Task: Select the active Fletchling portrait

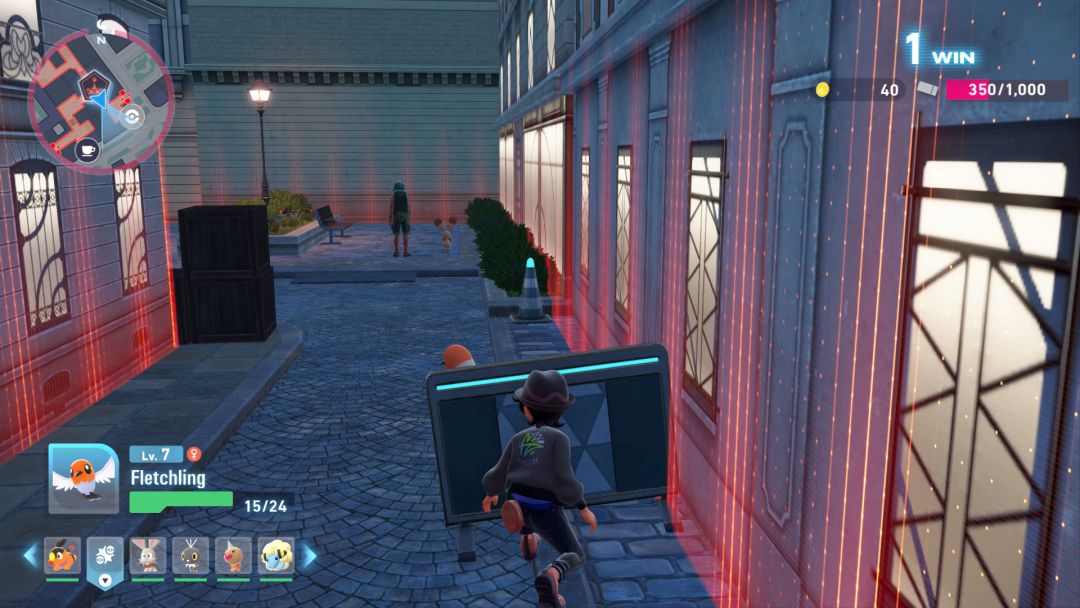Action: (83, 478)
